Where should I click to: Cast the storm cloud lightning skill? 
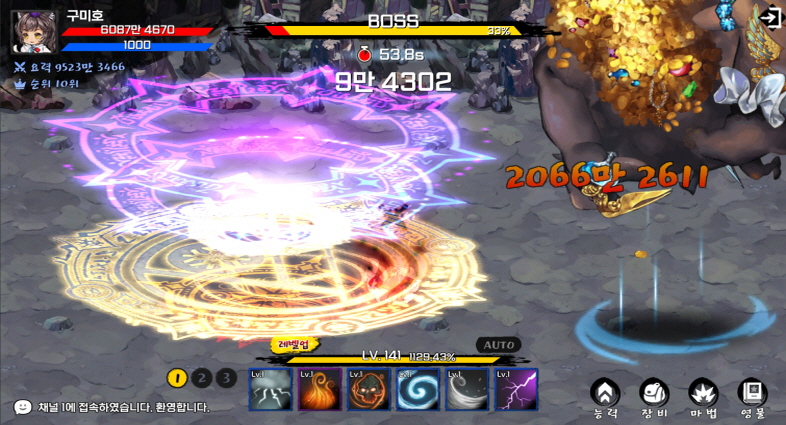pos(270,389)
